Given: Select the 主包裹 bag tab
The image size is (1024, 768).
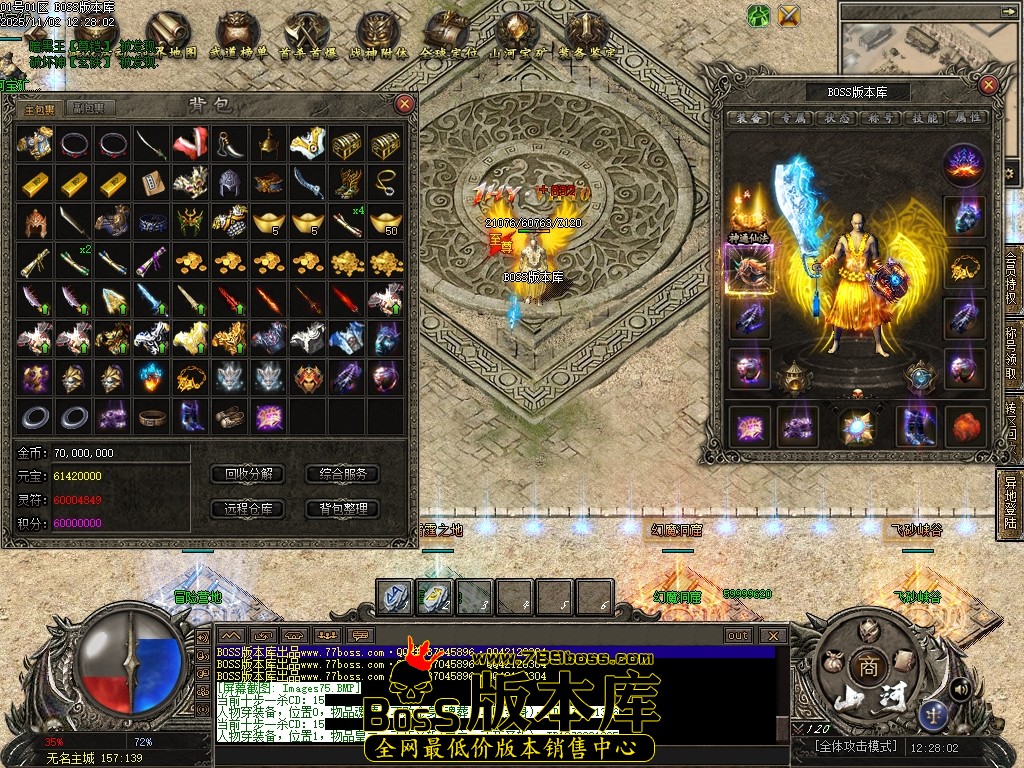Looking at the screenshot, I should (40, 108).
